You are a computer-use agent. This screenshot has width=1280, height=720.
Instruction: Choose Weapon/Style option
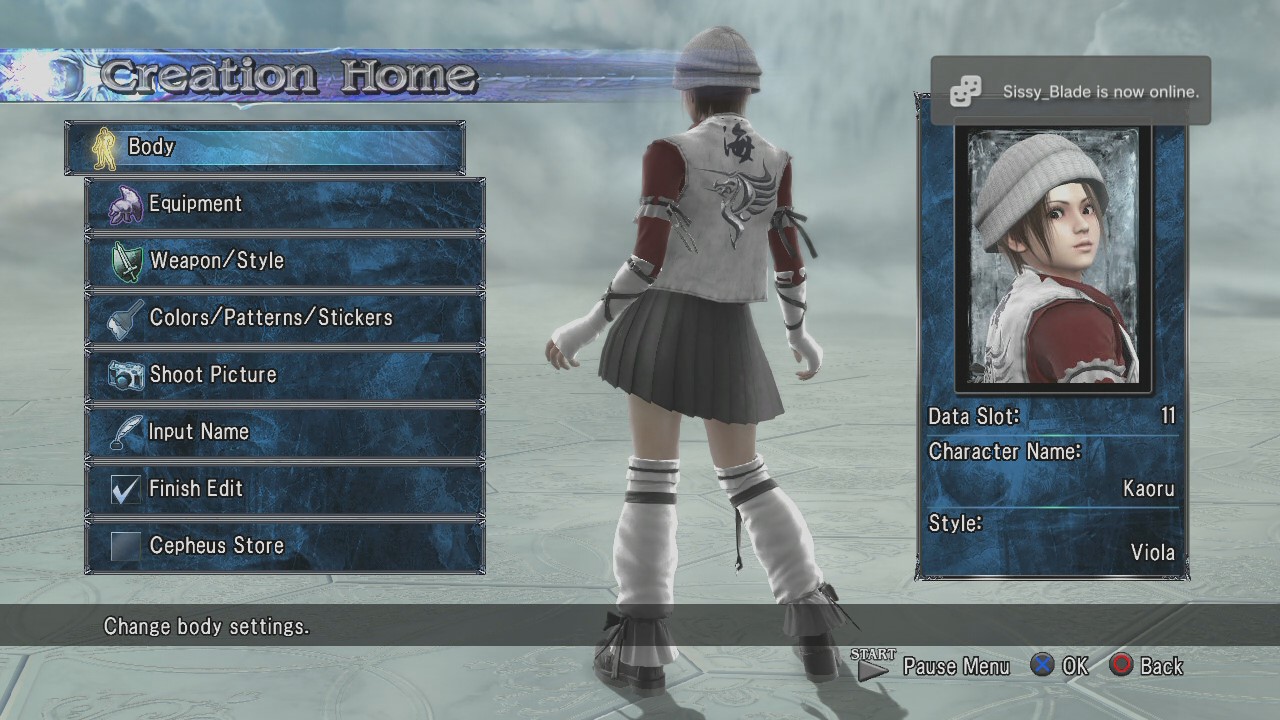coord(285,262)
